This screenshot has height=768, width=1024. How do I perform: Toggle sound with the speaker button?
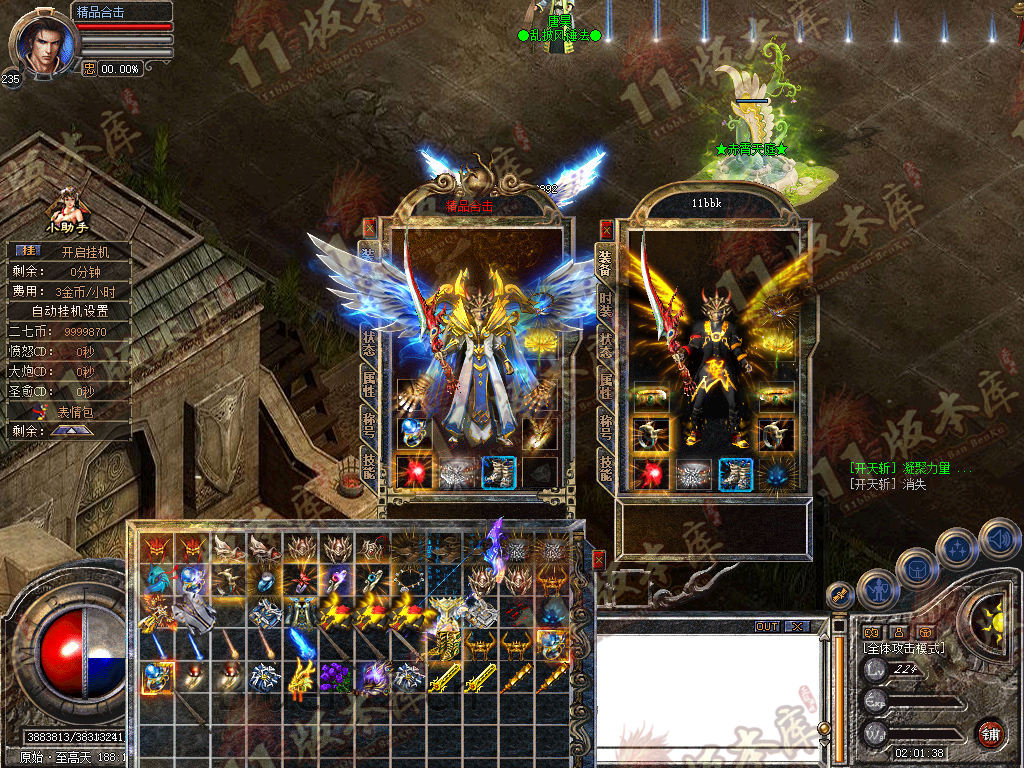(1000, 539)
